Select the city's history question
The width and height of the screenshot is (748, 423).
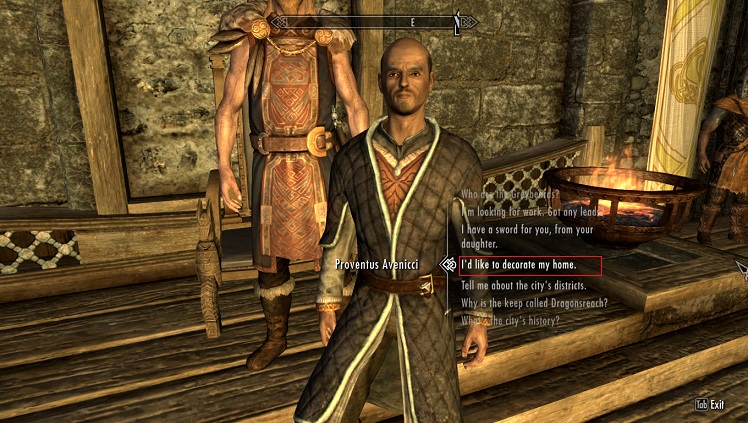click(x=510, y=320)
